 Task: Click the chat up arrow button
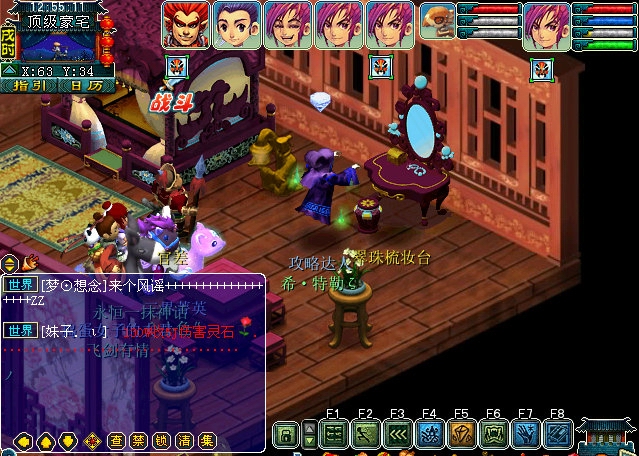[x=45, y=440]
